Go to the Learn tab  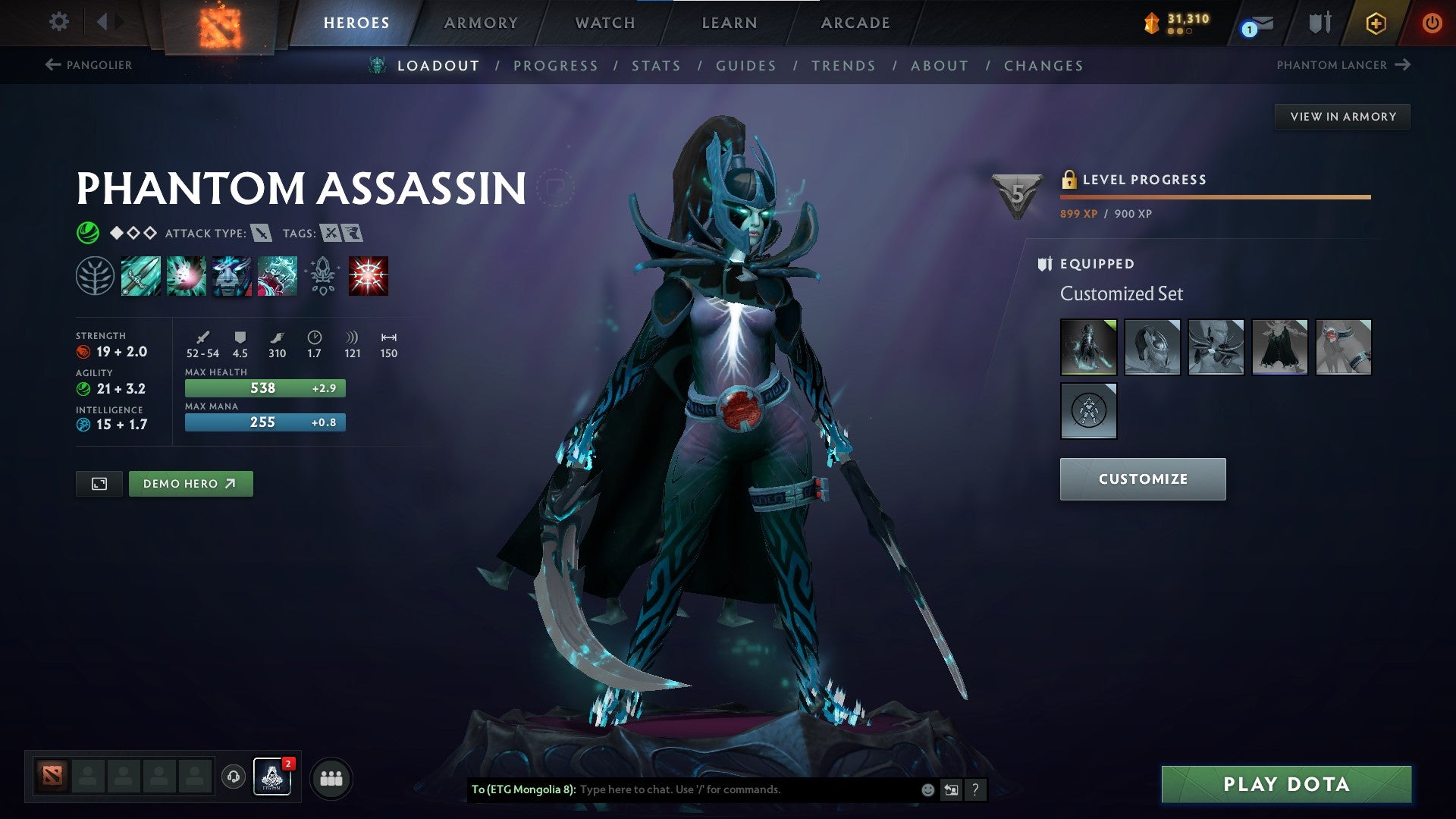click(x=730, y=23)
